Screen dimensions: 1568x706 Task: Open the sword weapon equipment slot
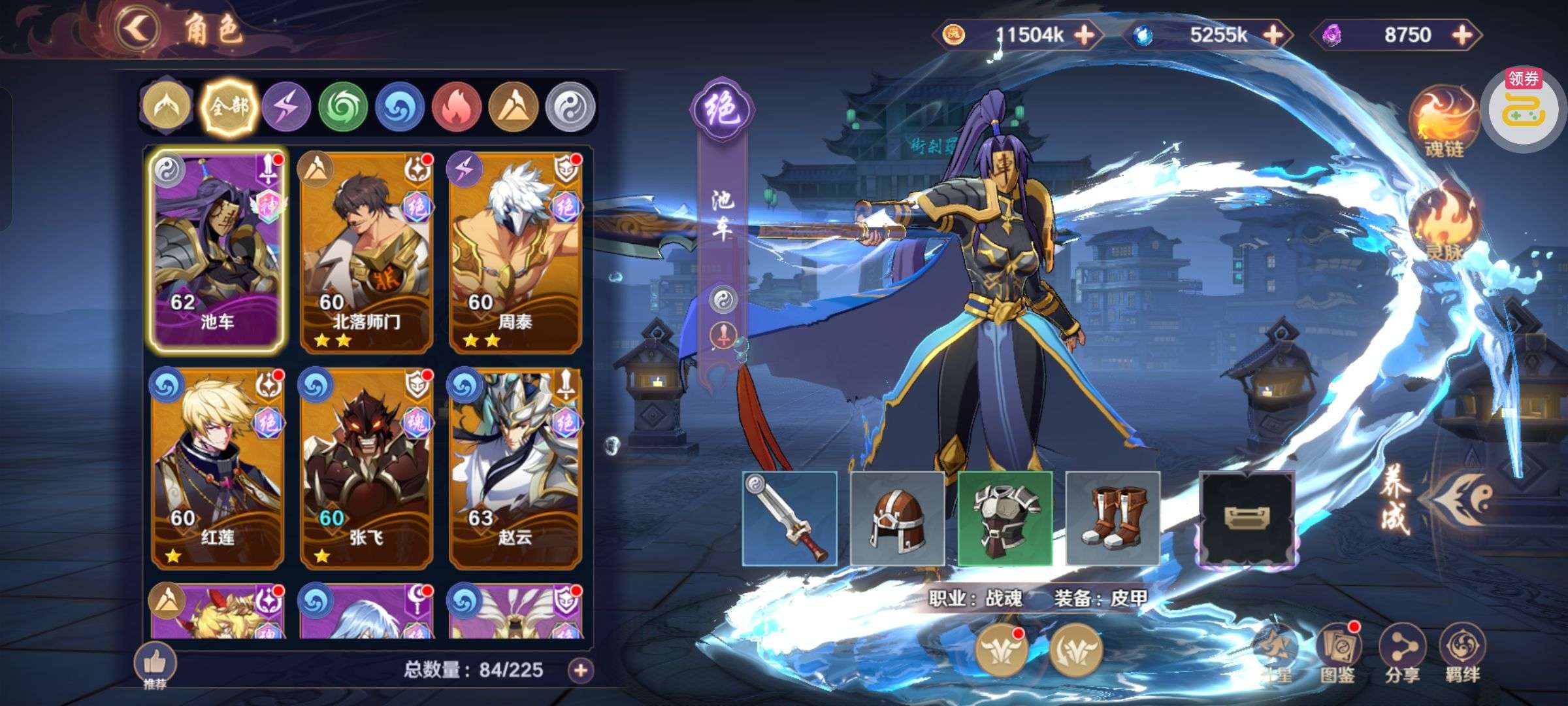[789, 518]
